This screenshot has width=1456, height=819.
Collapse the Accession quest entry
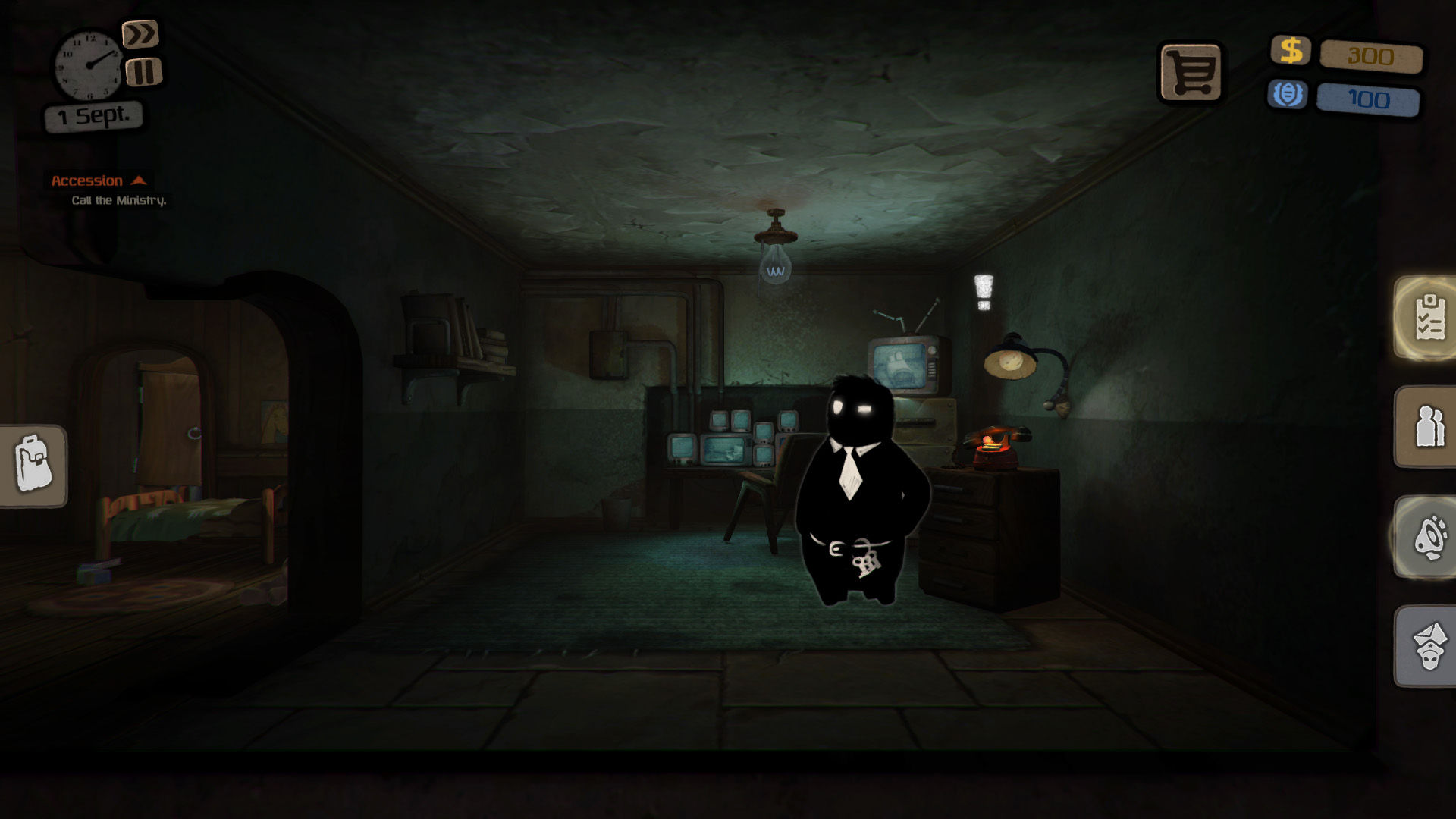click(x=140, y=180)
